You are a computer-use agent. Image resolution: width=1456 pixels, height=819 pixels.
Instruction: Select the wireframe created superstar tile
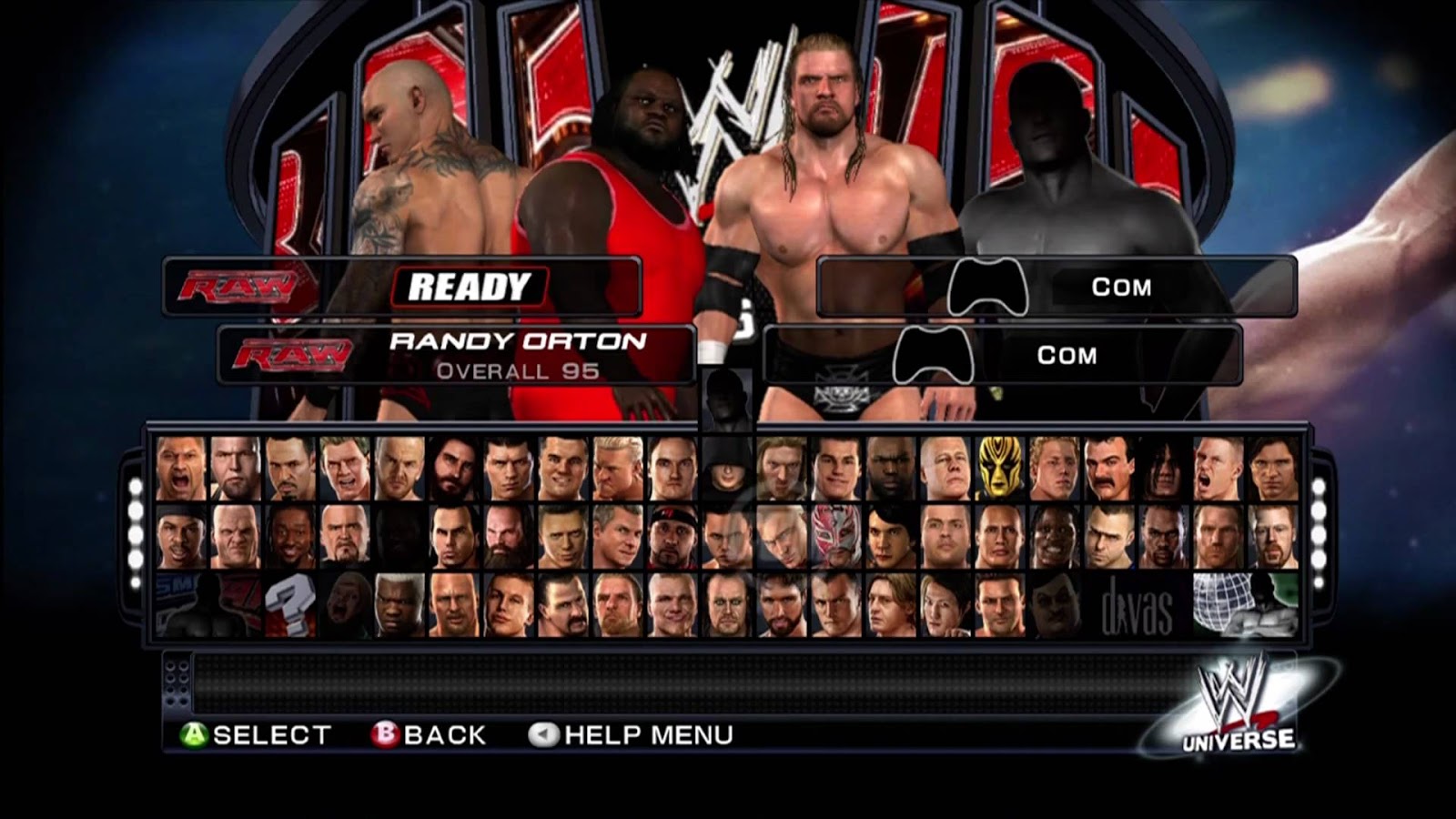tap(1244, 606)
